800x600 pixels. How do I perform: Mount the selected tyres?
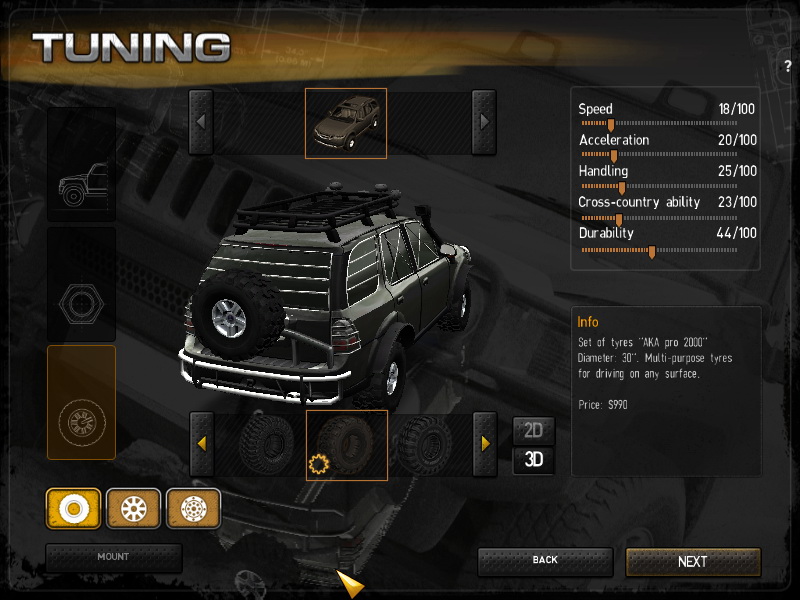point(113,557)
